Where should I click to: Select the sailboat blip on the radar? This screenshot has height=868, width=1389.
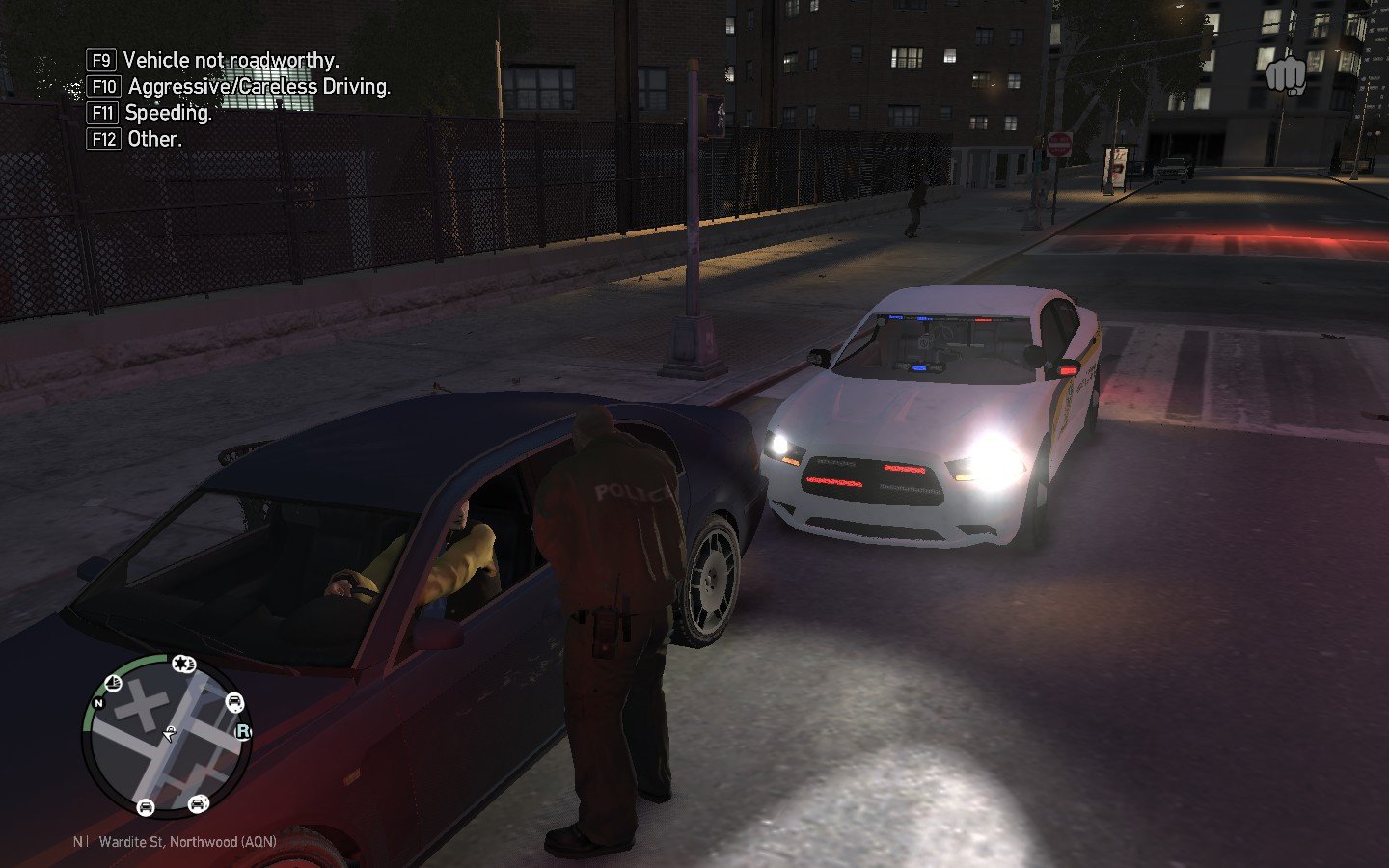point(113,684)
